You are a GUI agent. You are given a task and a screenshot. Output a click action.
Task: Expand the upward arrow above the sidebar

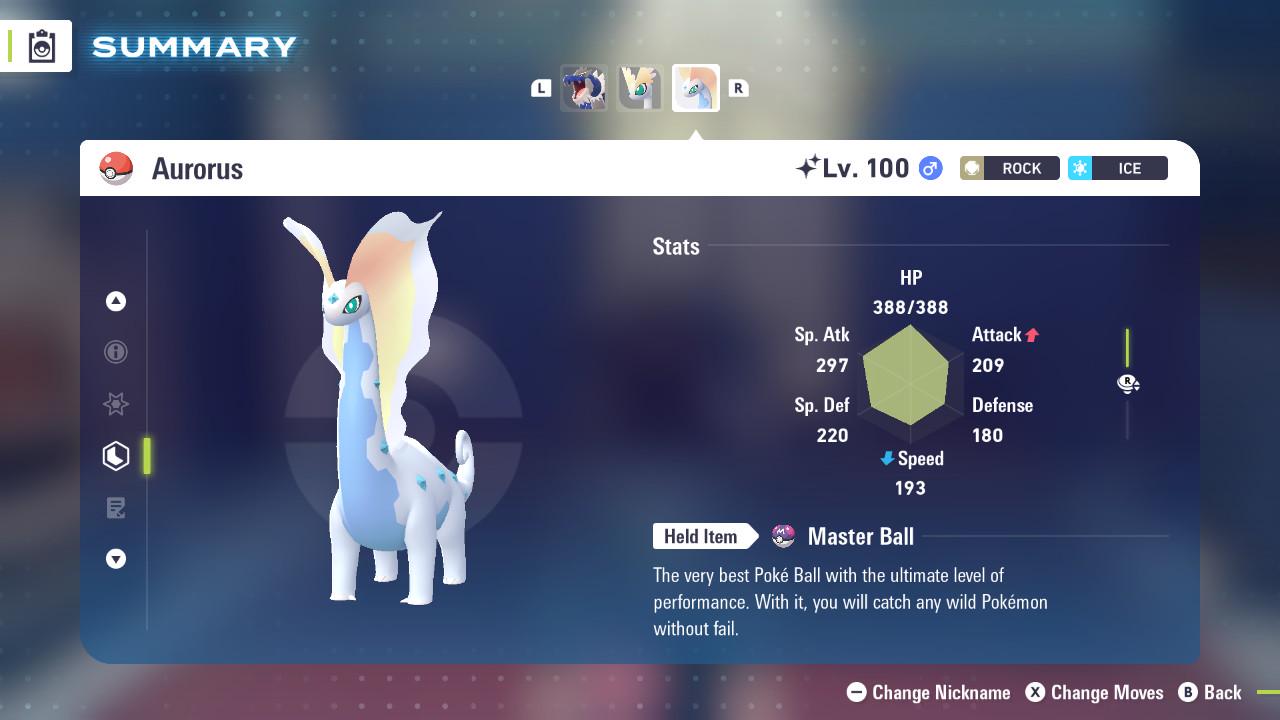116,301
